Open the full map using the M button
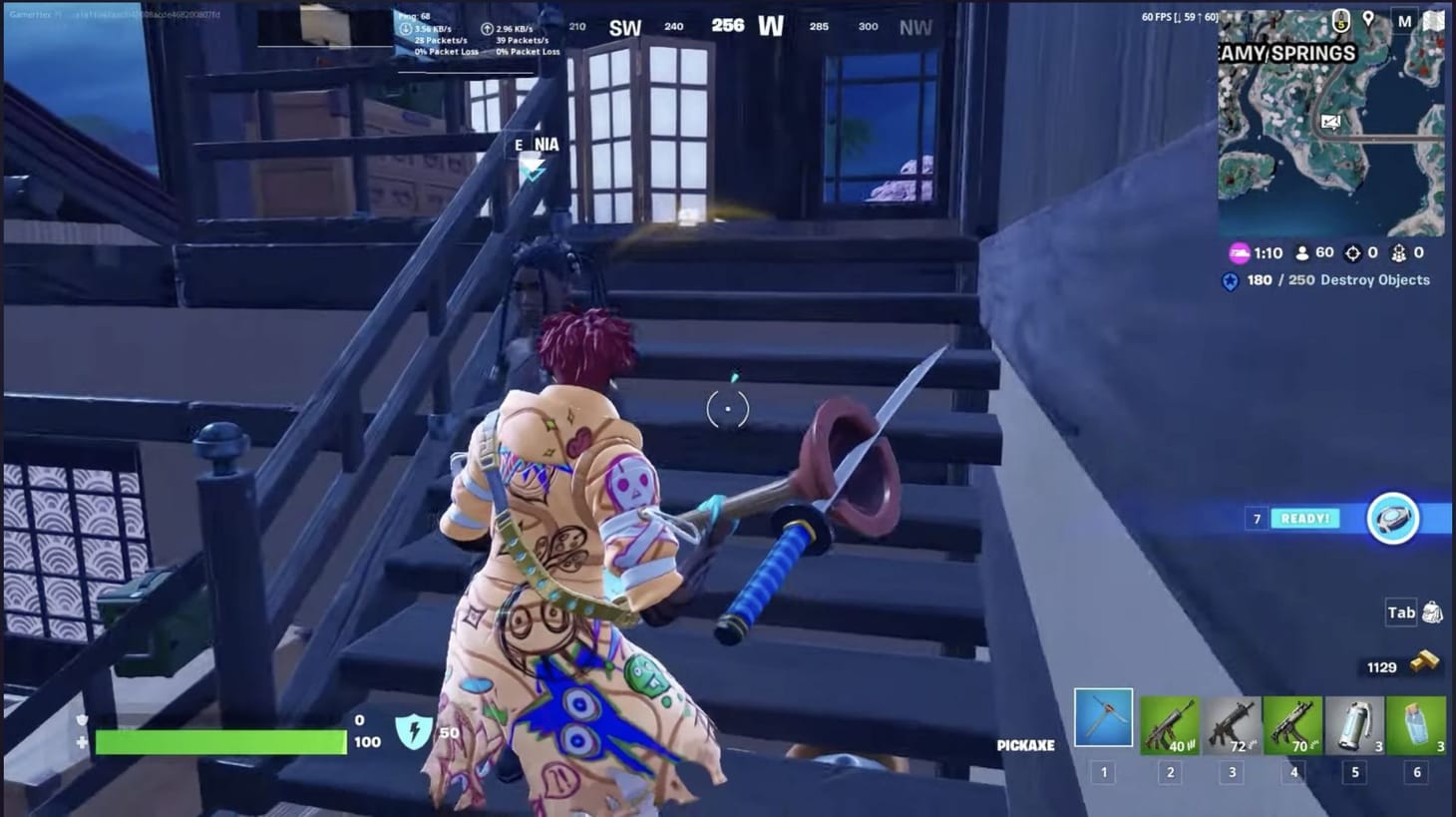This screenshot has height=817, width=1456. (1405, 19)
